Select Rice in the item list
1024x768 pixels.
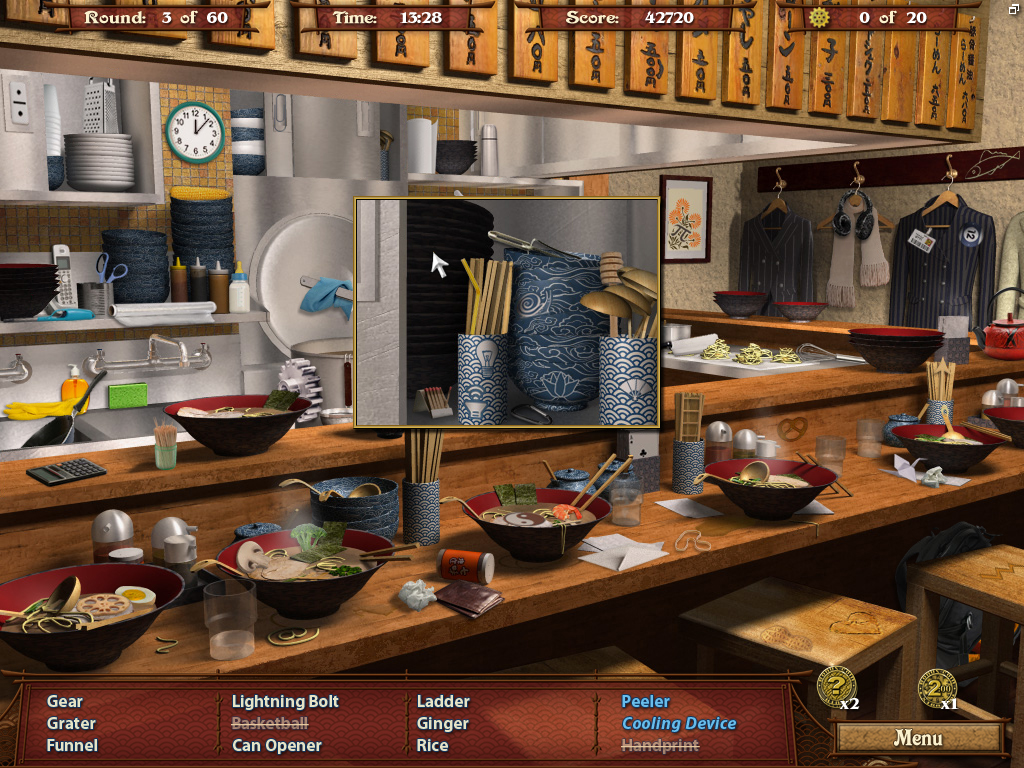[x=433, y=745]
